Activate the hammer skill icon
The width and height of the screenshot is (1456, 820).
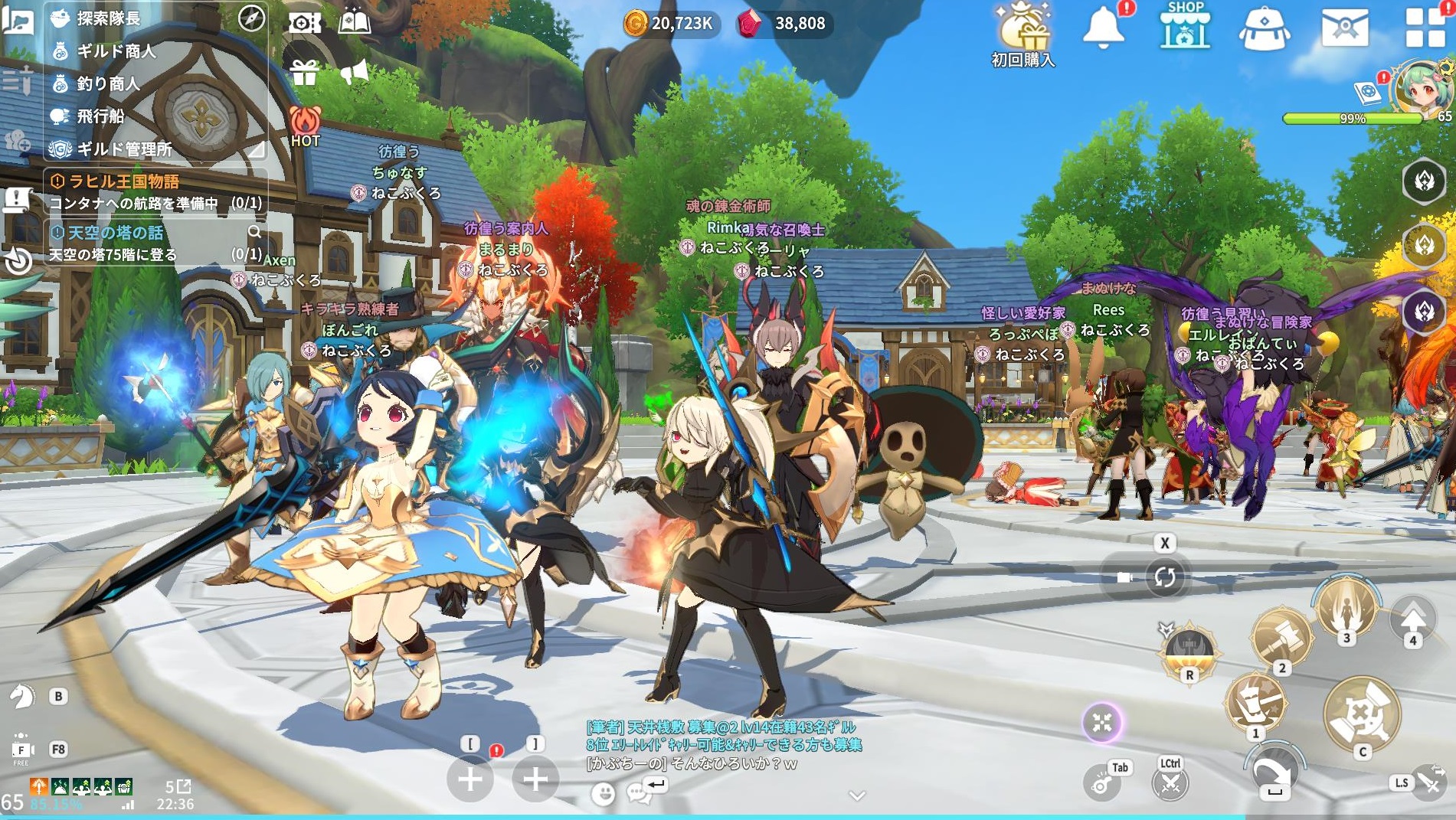pyautogui.click(x=1281, y=636)
